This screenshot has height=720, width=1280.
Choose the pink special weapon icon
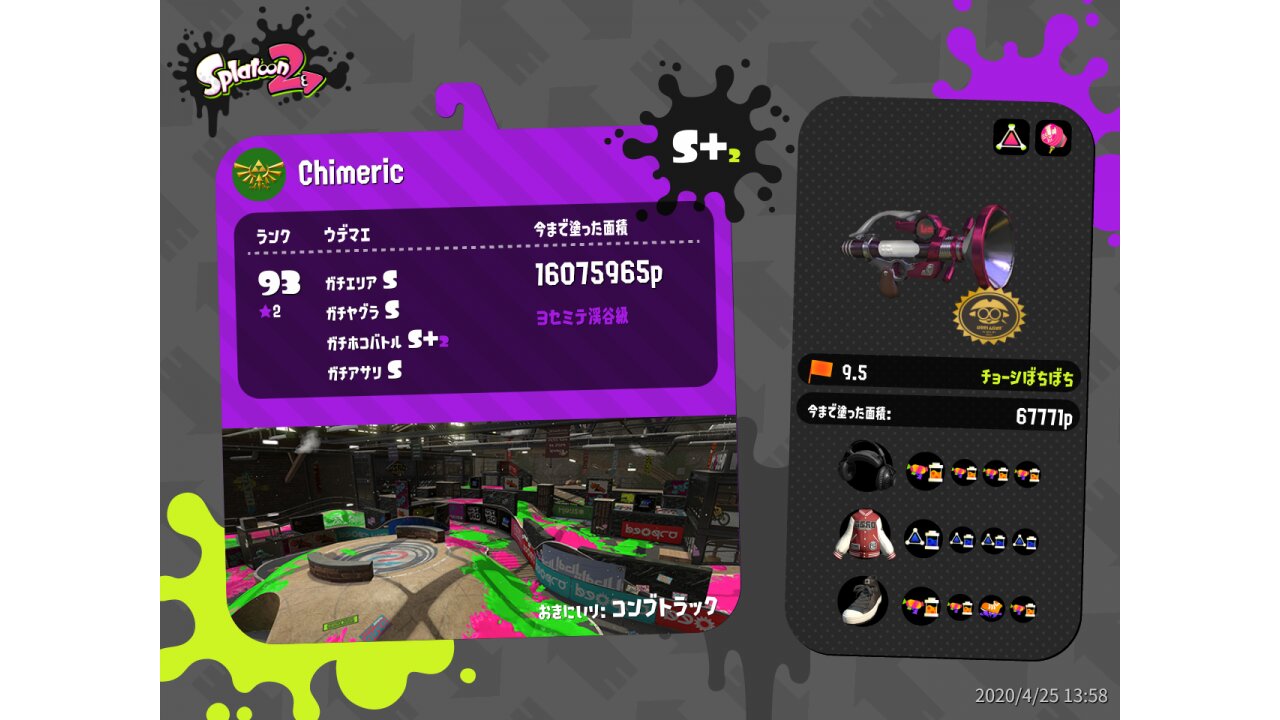1052,138
